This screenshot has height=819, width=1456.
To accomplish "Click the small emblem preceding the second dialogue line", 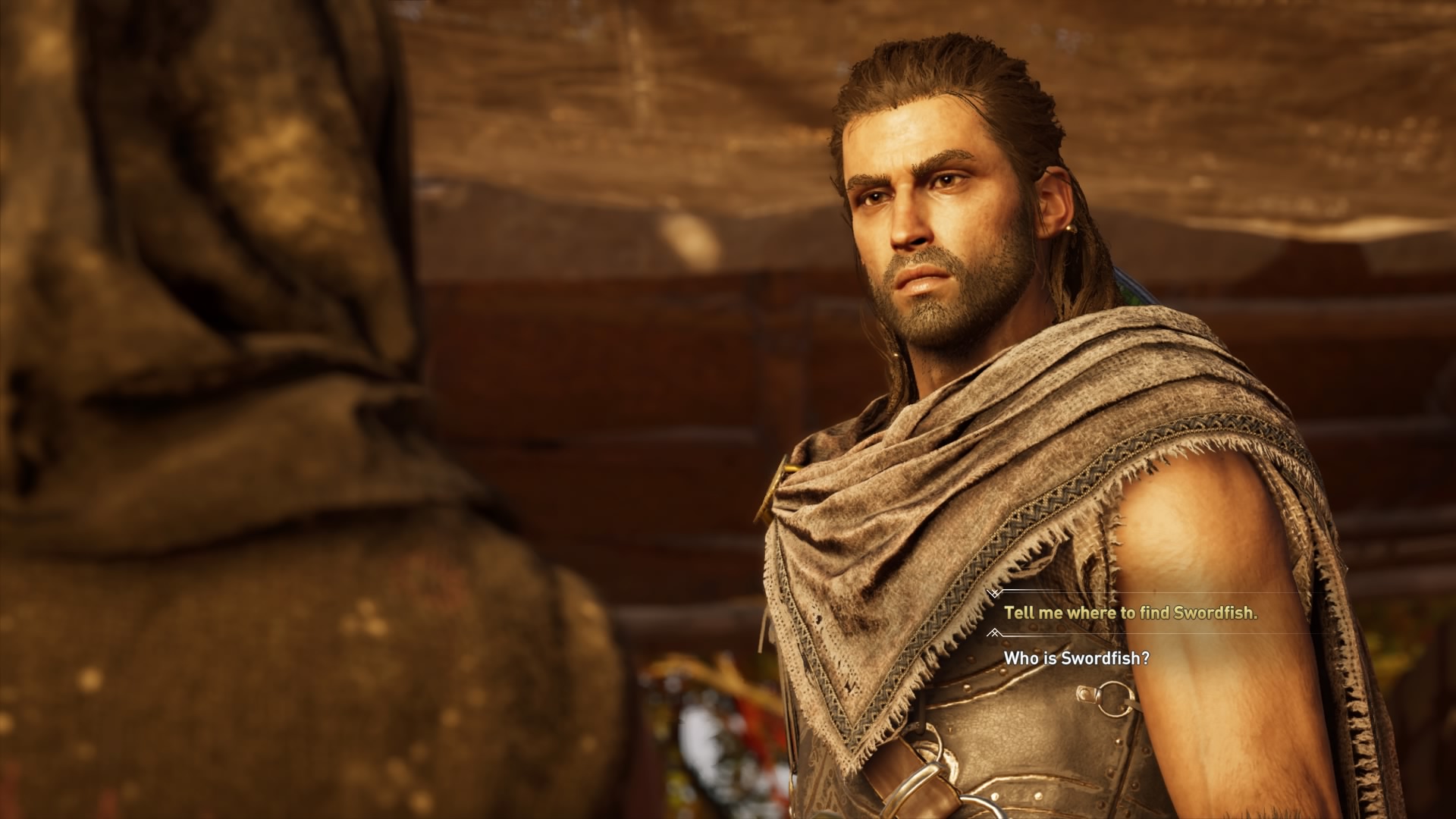I will 995,632.
